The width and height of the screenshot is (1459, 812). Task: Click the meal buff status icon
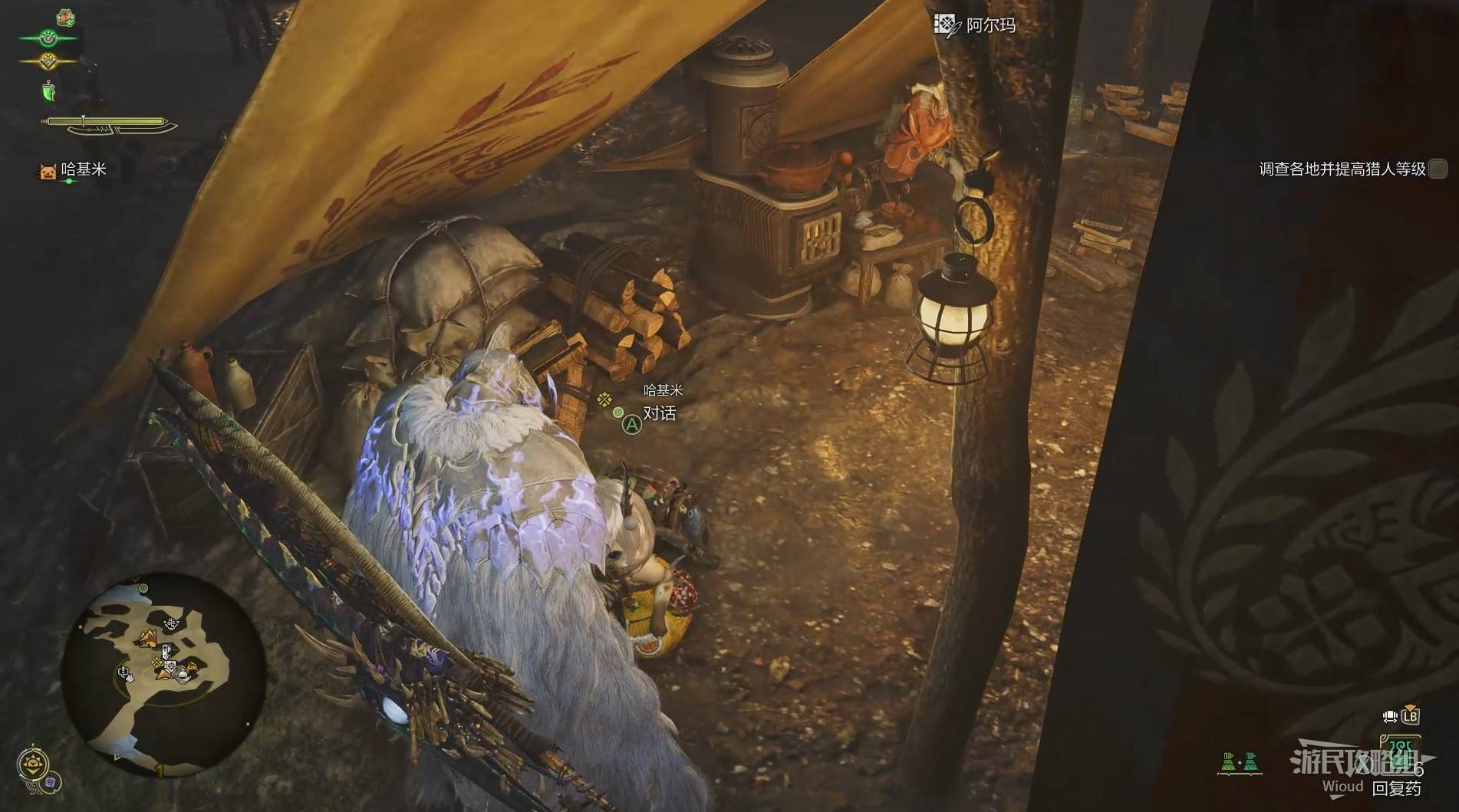click(65, 17)
